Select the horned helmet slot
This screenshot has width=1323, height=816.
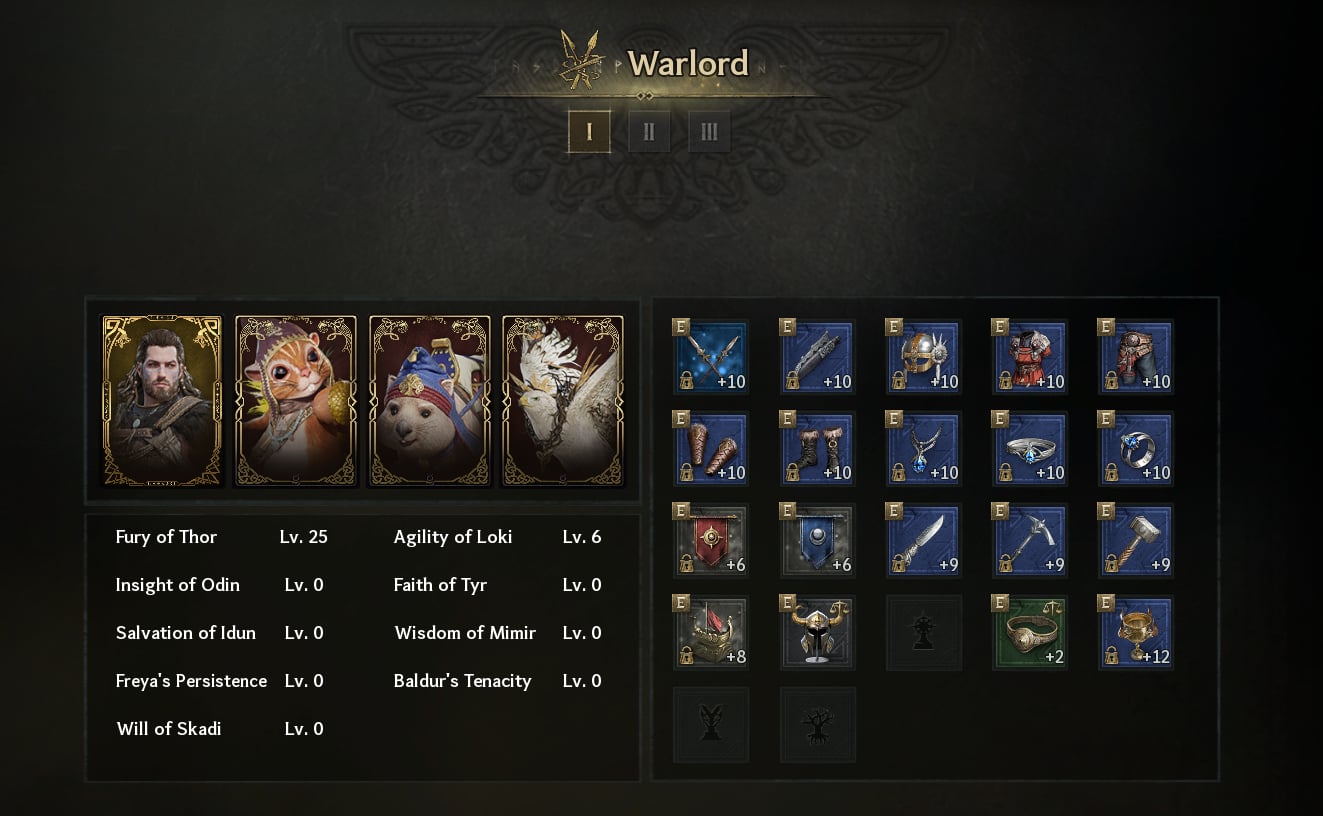pyautogui.click(x=817, y=633)
